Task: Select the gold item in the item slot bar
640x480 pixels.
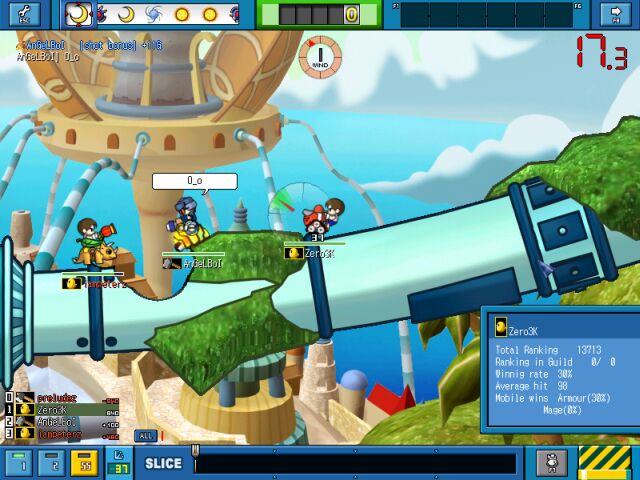Action: [352, 15]
